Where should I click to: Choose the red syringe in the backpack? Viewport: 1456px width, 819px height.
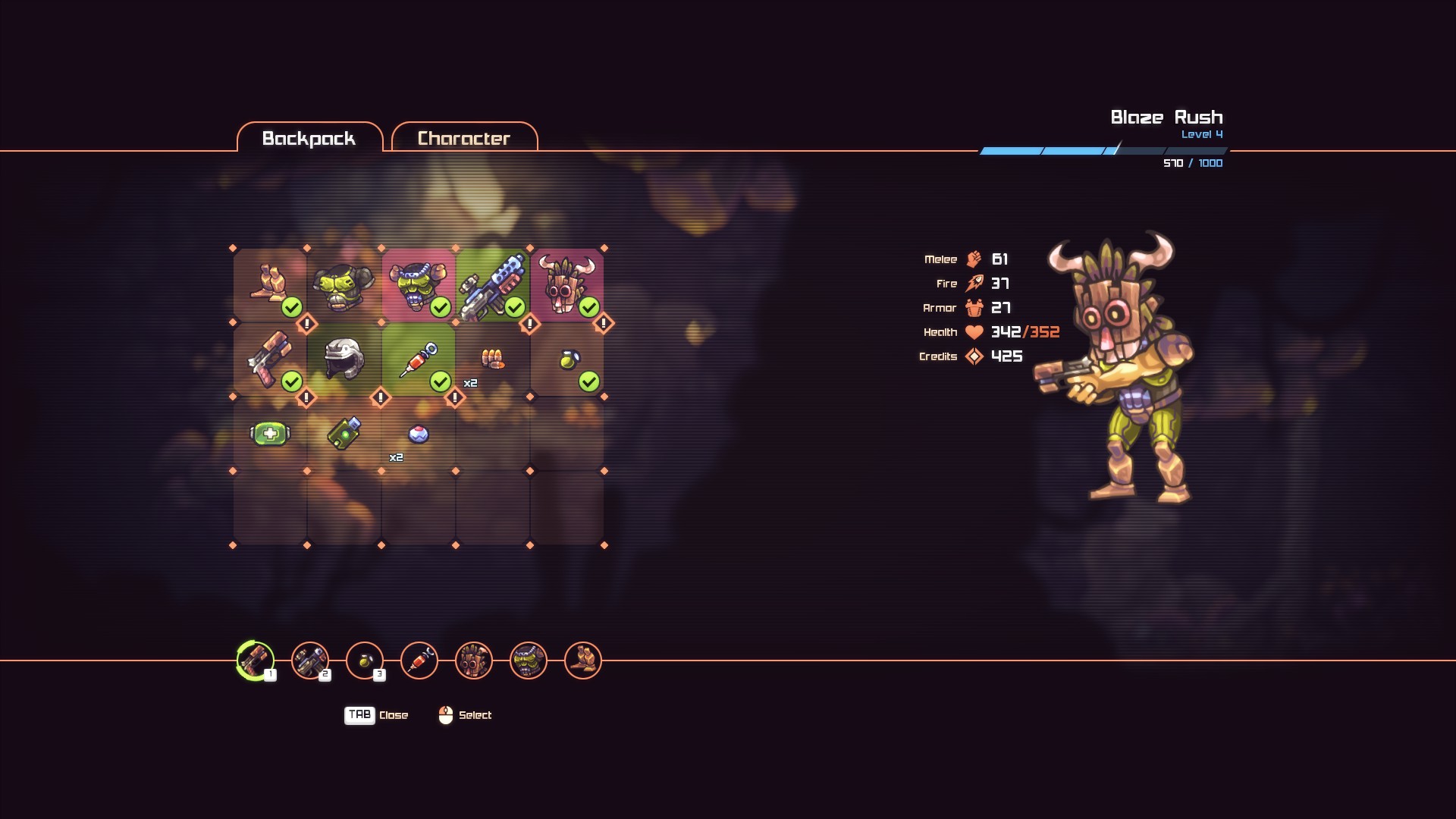(x=419, y=359)
